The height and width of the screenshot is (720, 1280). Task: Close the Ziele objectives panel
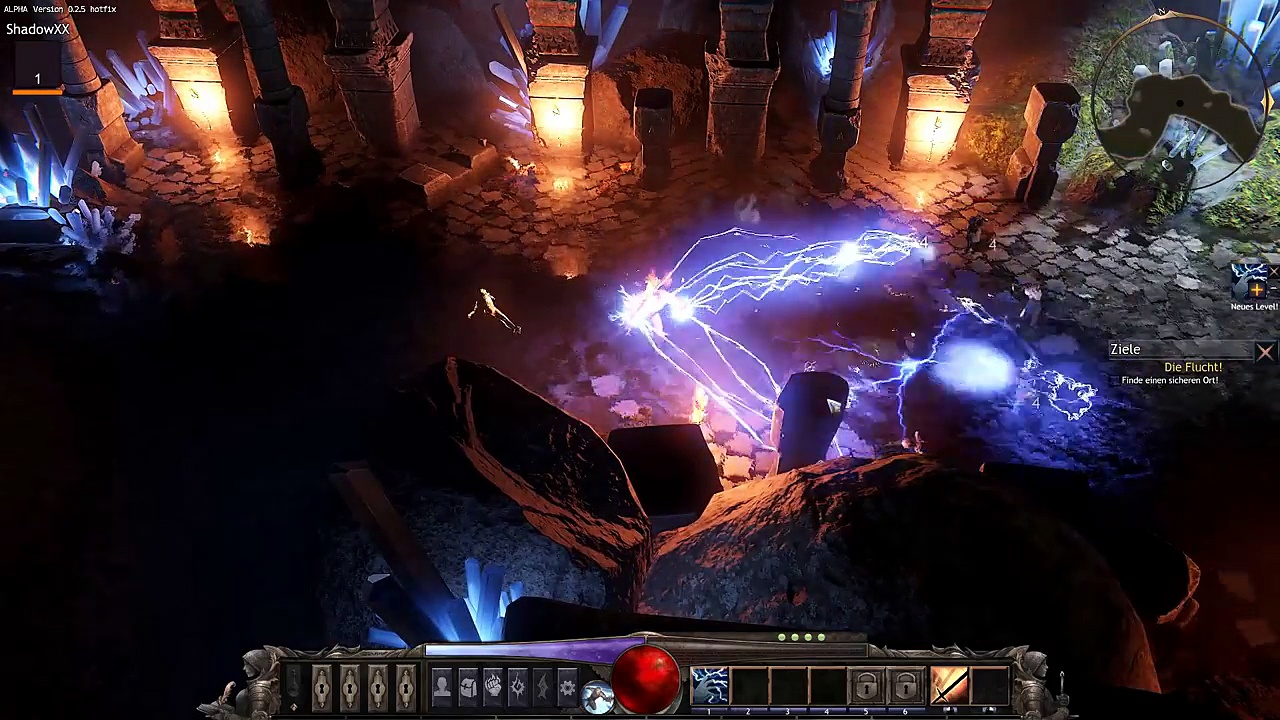(x=1265, y=351)
